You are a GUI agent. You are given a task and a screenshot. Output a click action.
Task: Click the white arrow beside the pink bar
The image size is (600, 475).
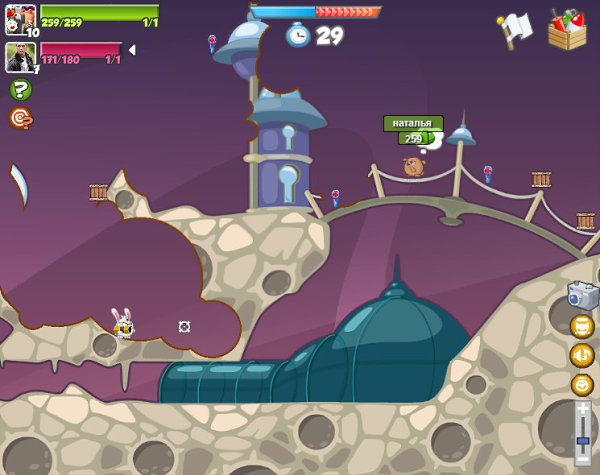tap(132, 50)
